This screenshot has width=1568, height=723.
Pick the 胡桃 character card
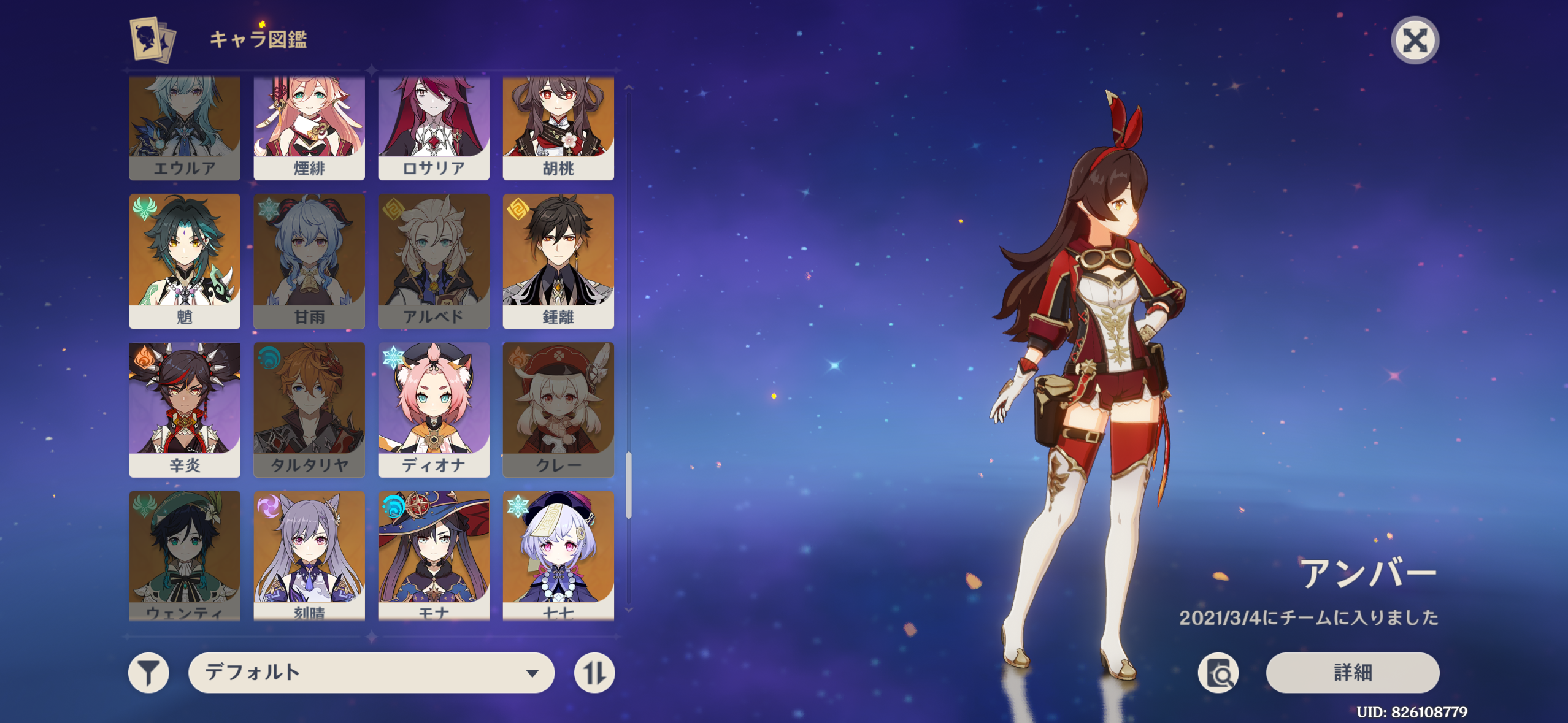coord(558,128)
